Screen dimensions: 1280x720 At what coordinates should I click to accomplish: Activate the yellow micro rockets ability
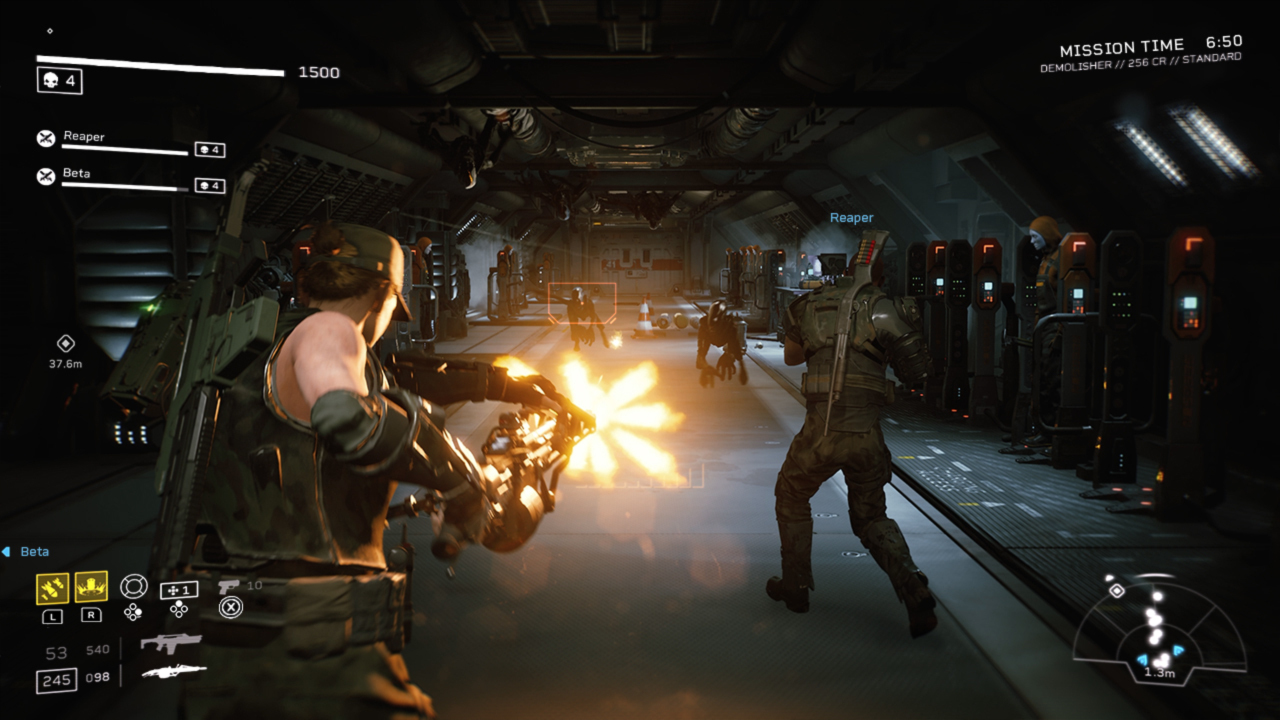52,588
